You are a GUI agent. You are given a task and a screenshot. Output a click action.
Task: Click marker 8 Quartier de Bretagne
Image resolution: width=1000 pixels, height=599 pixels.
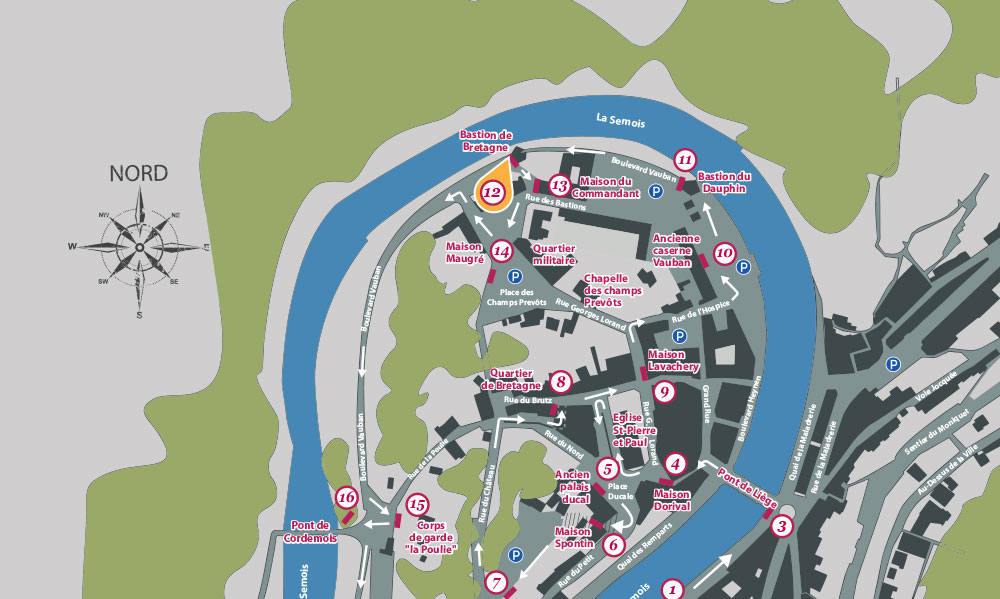tap(561, 381)
